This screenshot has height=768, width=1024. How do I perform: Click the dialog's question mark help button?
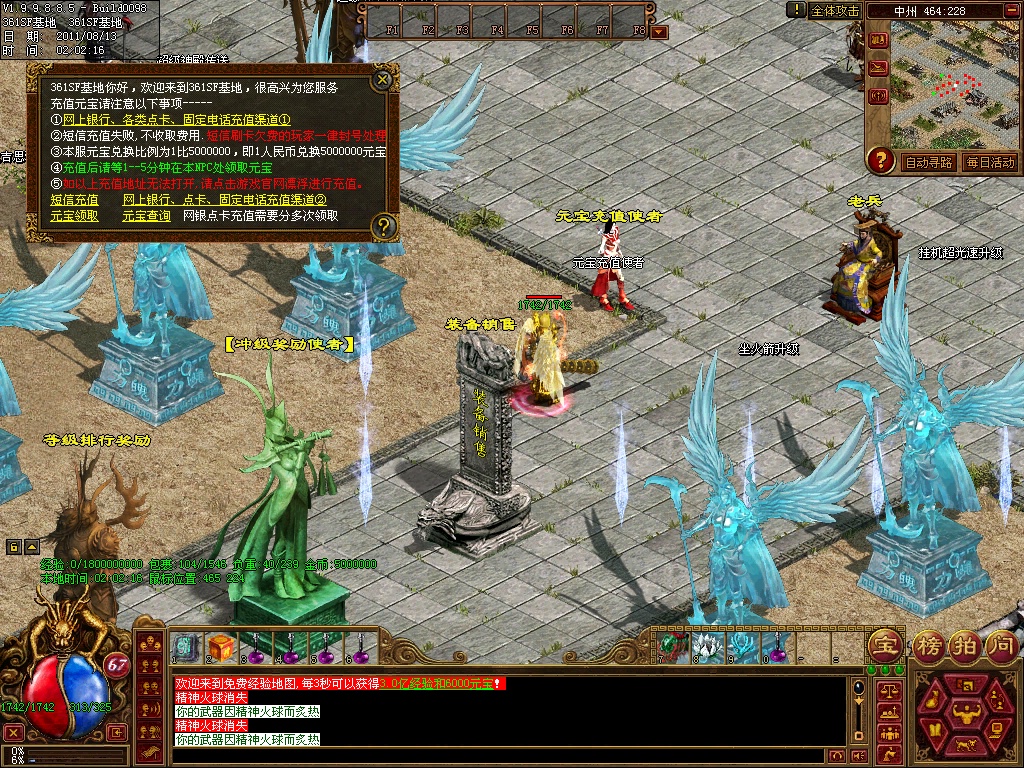point(384,227)
